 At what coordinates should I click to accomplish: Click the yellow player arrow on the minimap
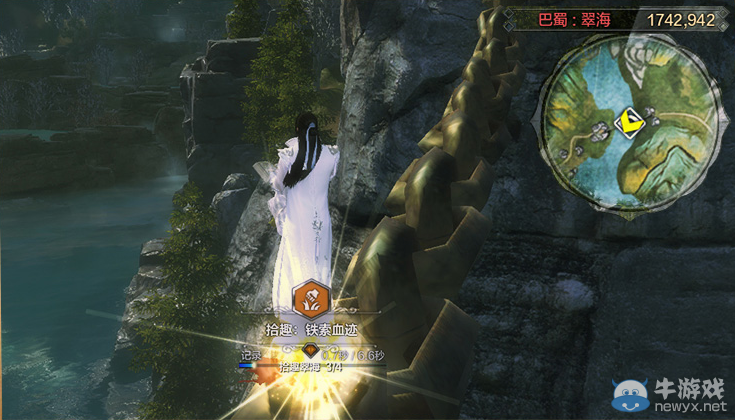coord(628,123)
